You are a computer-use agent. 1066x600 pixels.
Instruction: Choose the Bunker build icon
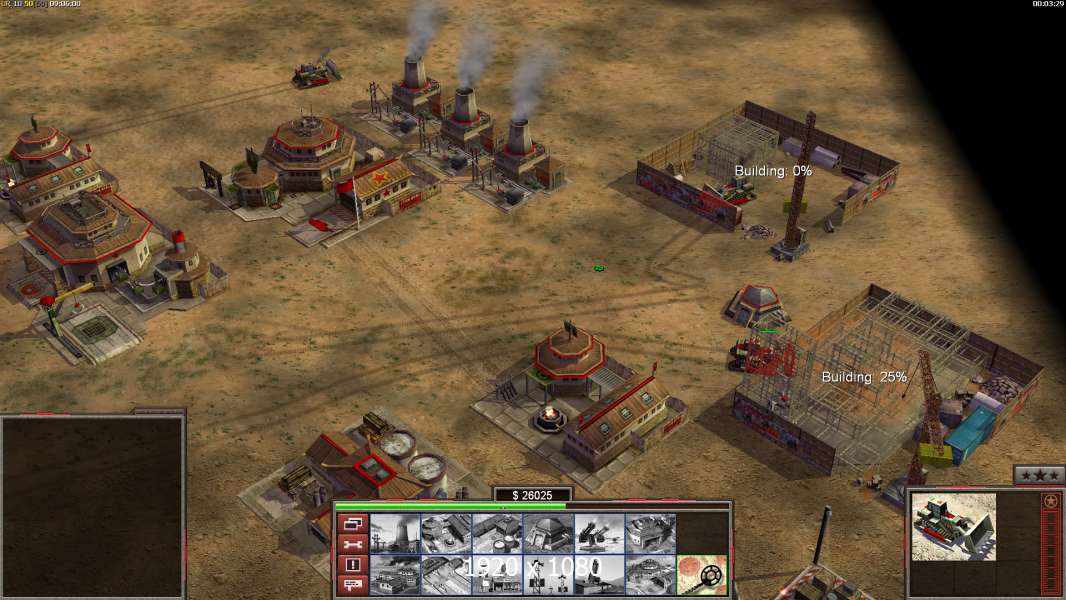coord(549,533)
